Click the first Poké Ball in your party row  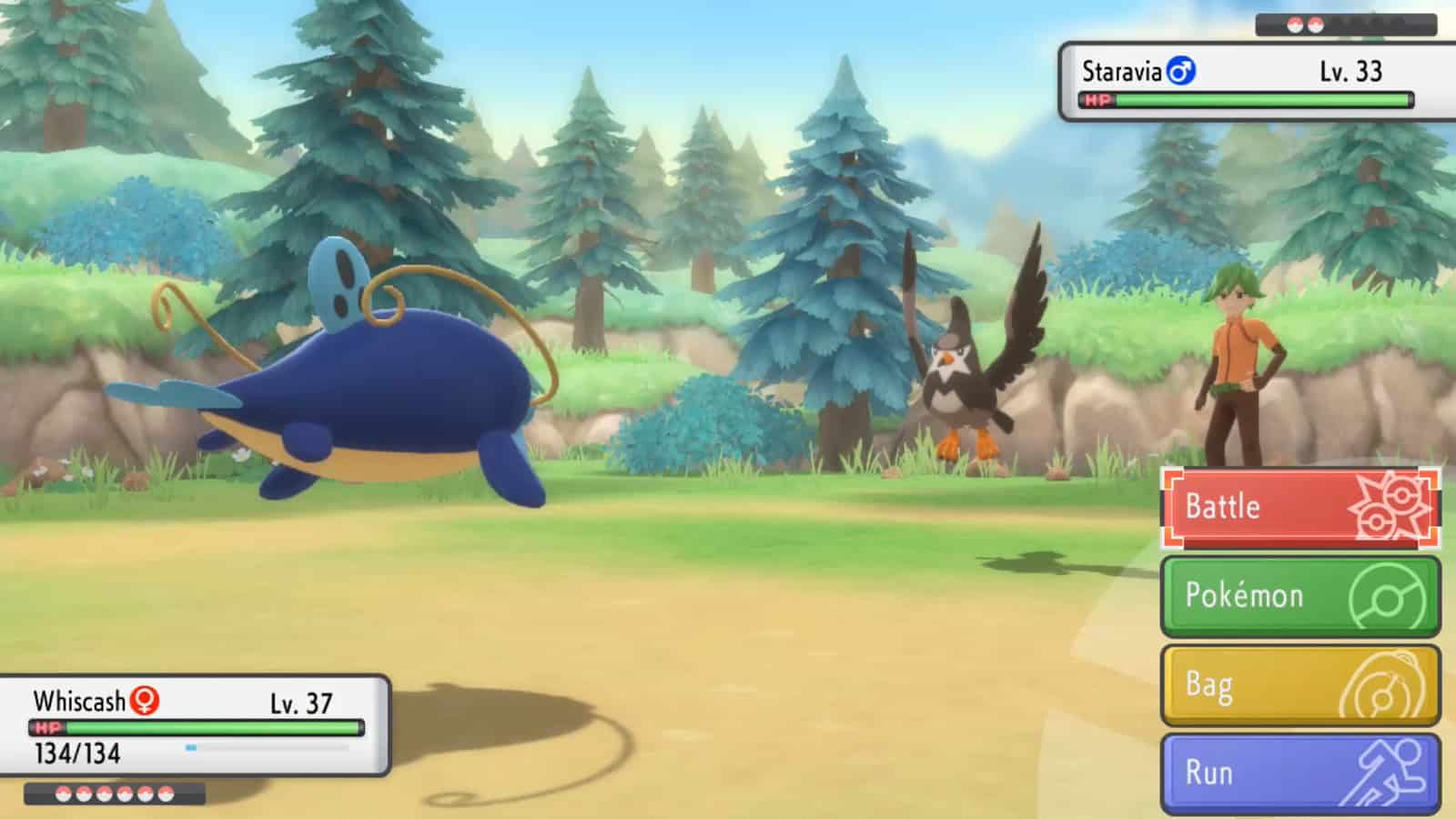[x=62, y=793]
